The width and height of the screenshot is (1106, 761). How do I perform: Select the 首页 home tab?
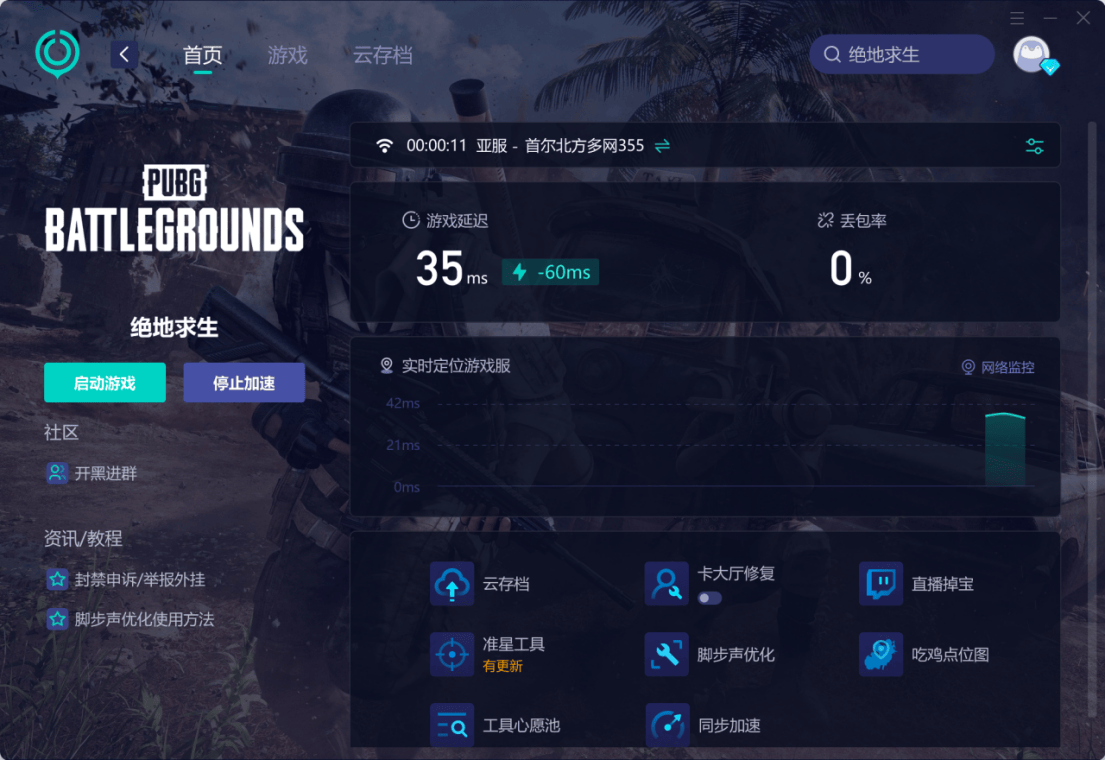coord(202,55)
